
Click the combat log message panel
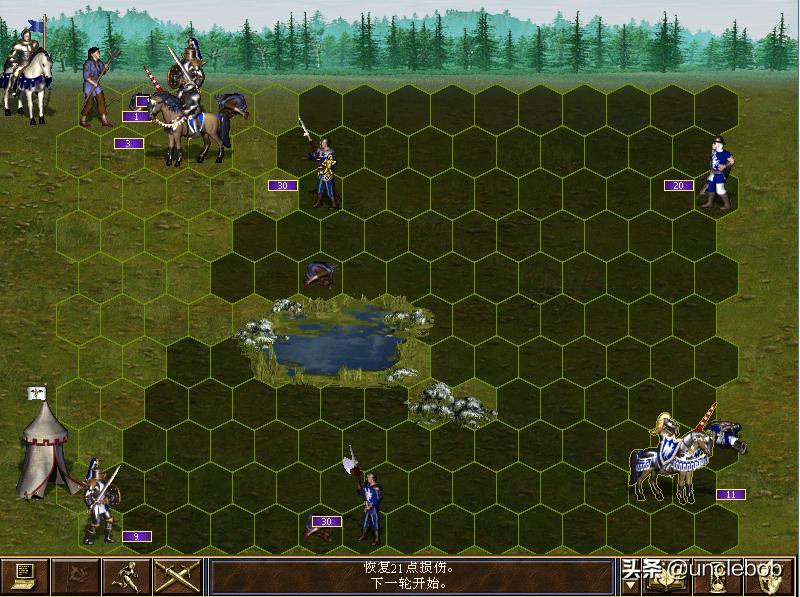click(x=410, y=576)
